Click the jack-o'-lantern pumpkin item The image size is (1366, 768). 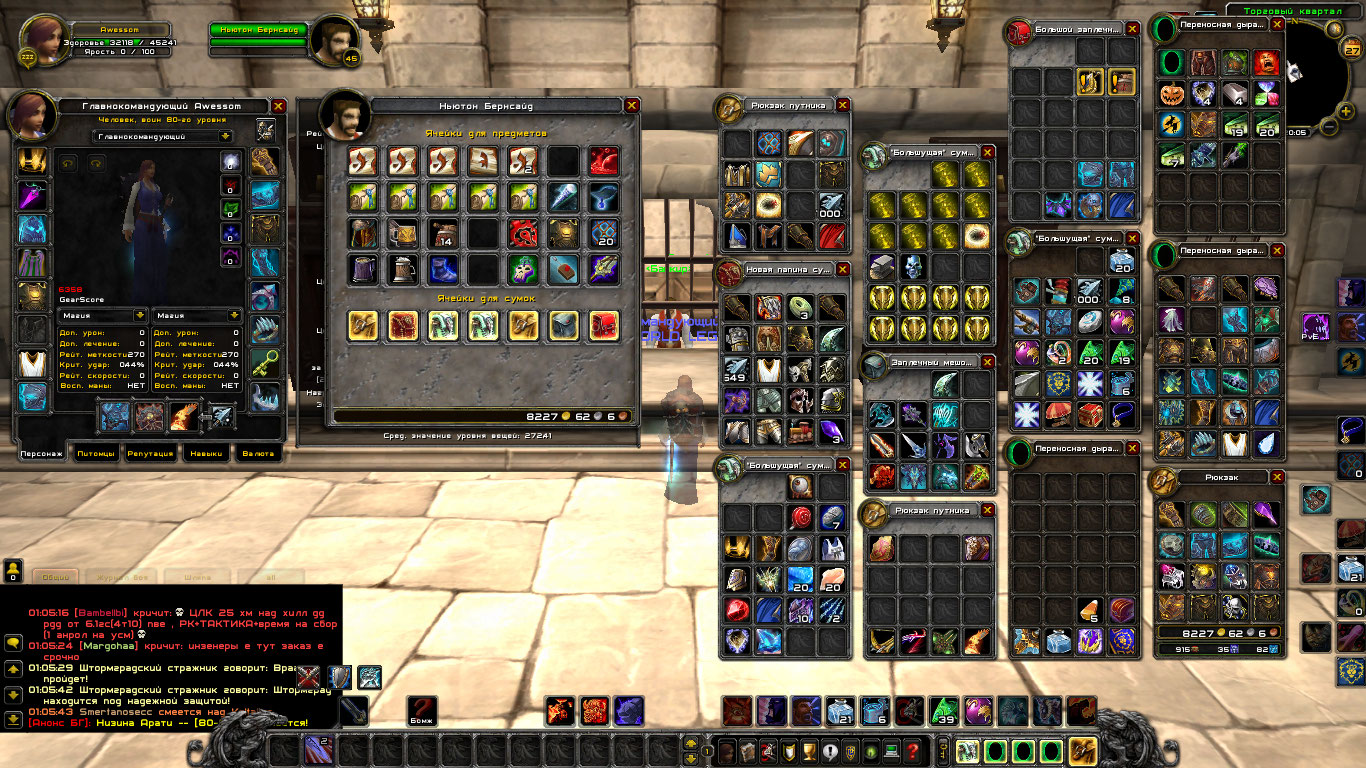1171,95
